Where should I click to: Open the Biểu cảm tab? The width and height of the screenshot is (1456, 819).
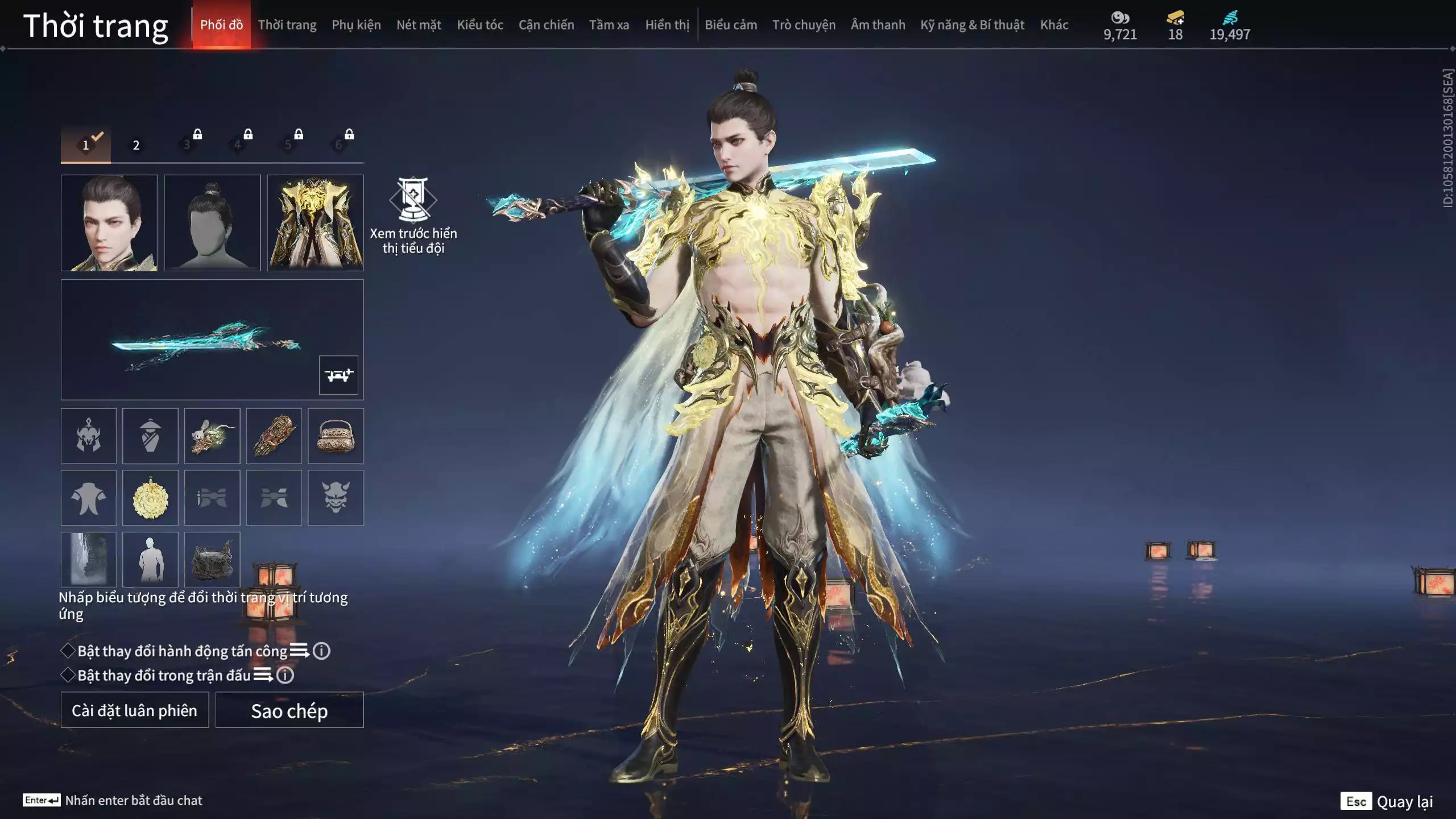tap(731, 25)
